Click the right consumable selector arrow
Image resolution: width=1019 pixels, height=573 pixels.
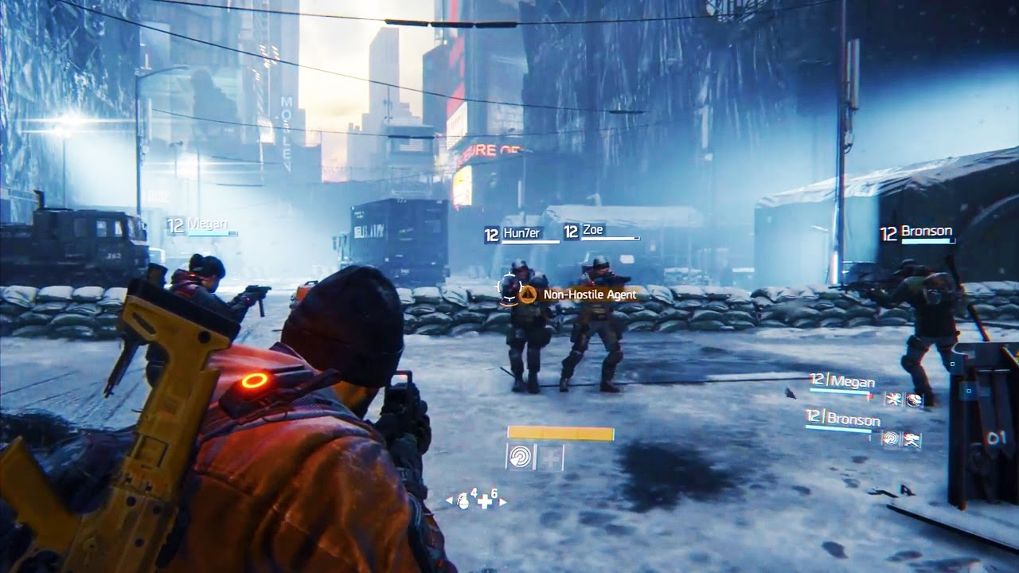[x=502, y=500]
